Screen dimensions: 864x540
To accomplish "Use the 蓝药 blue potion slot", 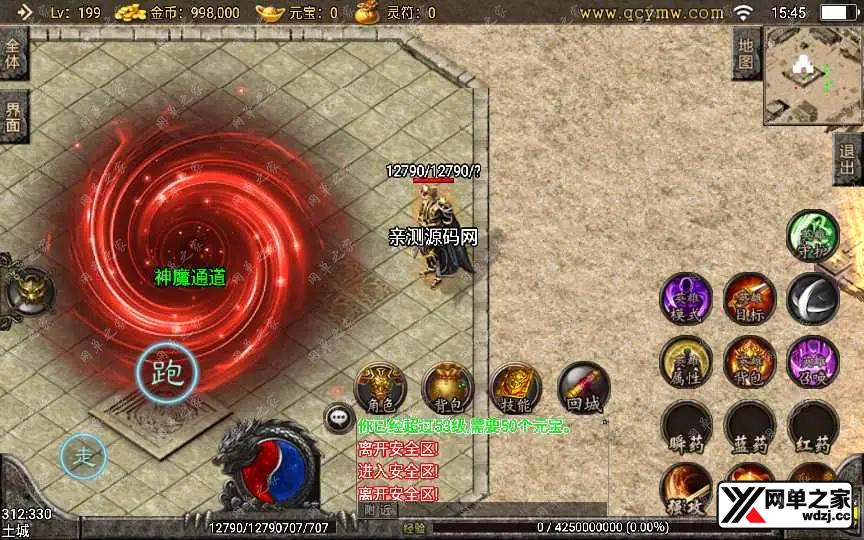I will pos(749,427).
